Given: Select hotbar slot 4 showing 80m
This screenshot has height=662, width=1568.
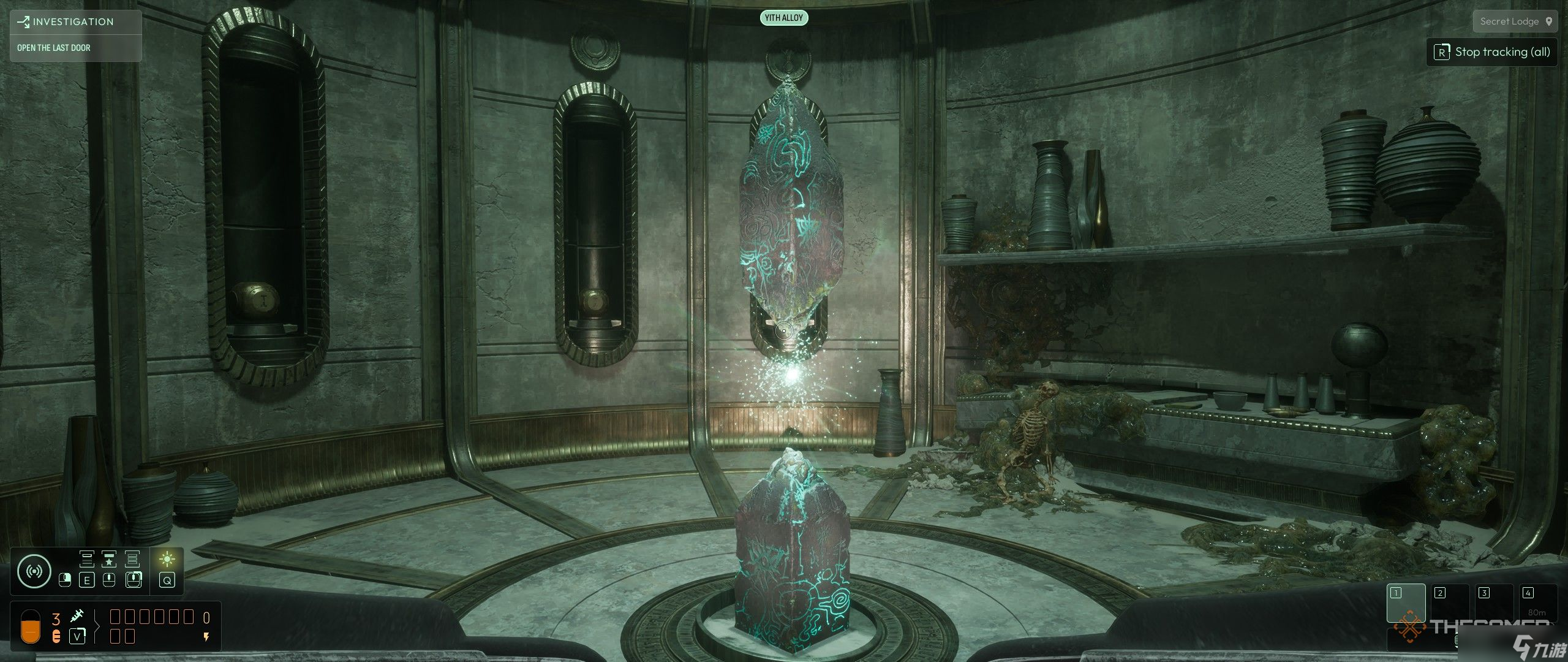Looking at the screenshot, I should click(x=1537, y=604).
